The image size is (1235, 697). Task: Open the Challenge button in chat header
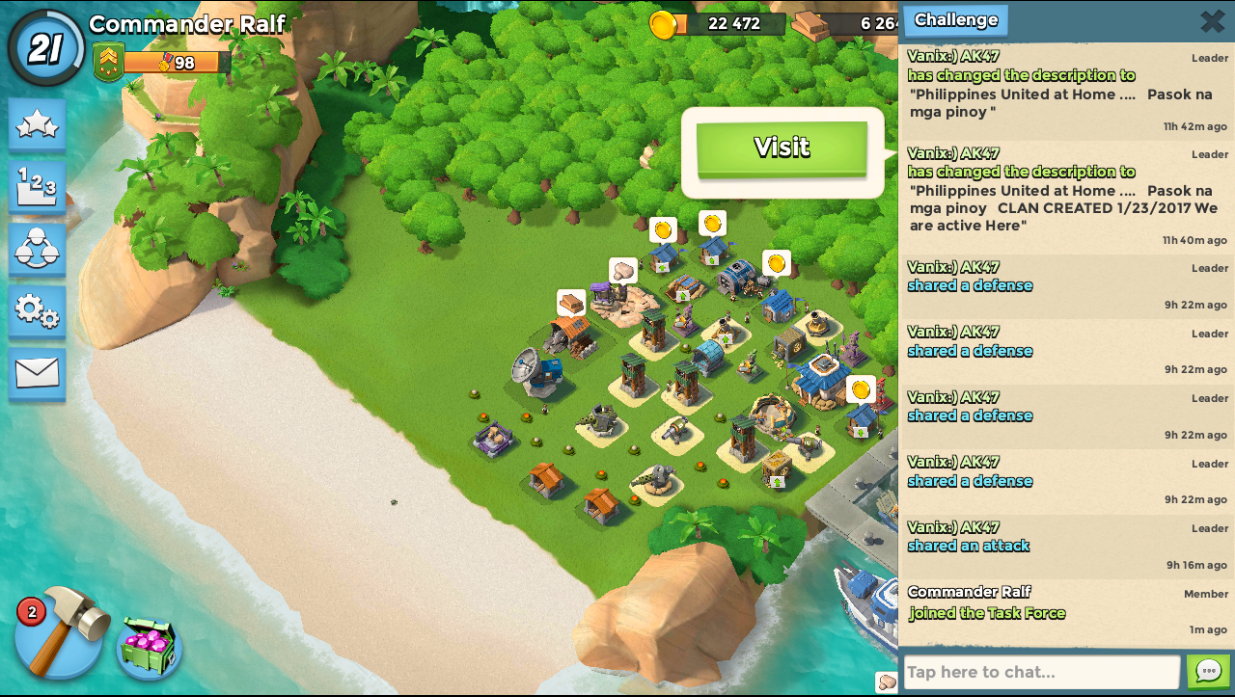coord(955,20)
